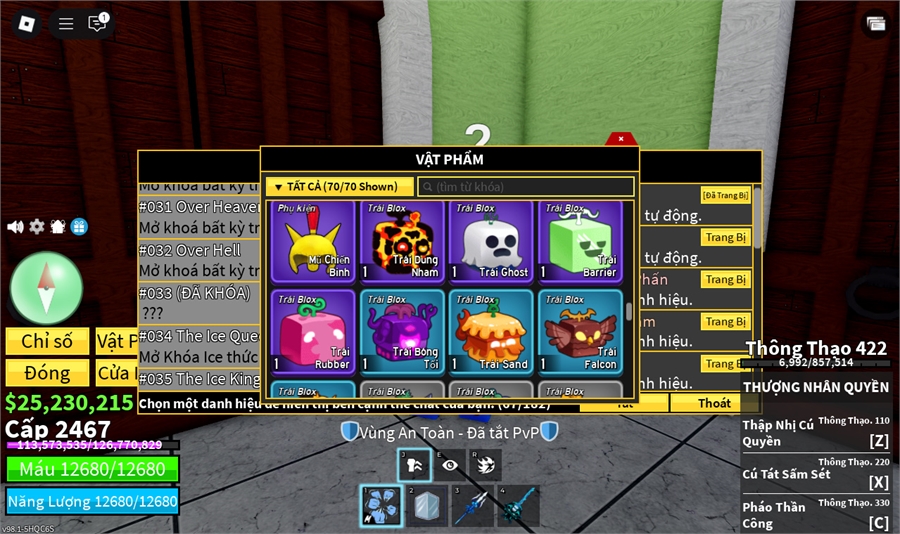Open the Chỉ số stats panel

pos(47,341)
